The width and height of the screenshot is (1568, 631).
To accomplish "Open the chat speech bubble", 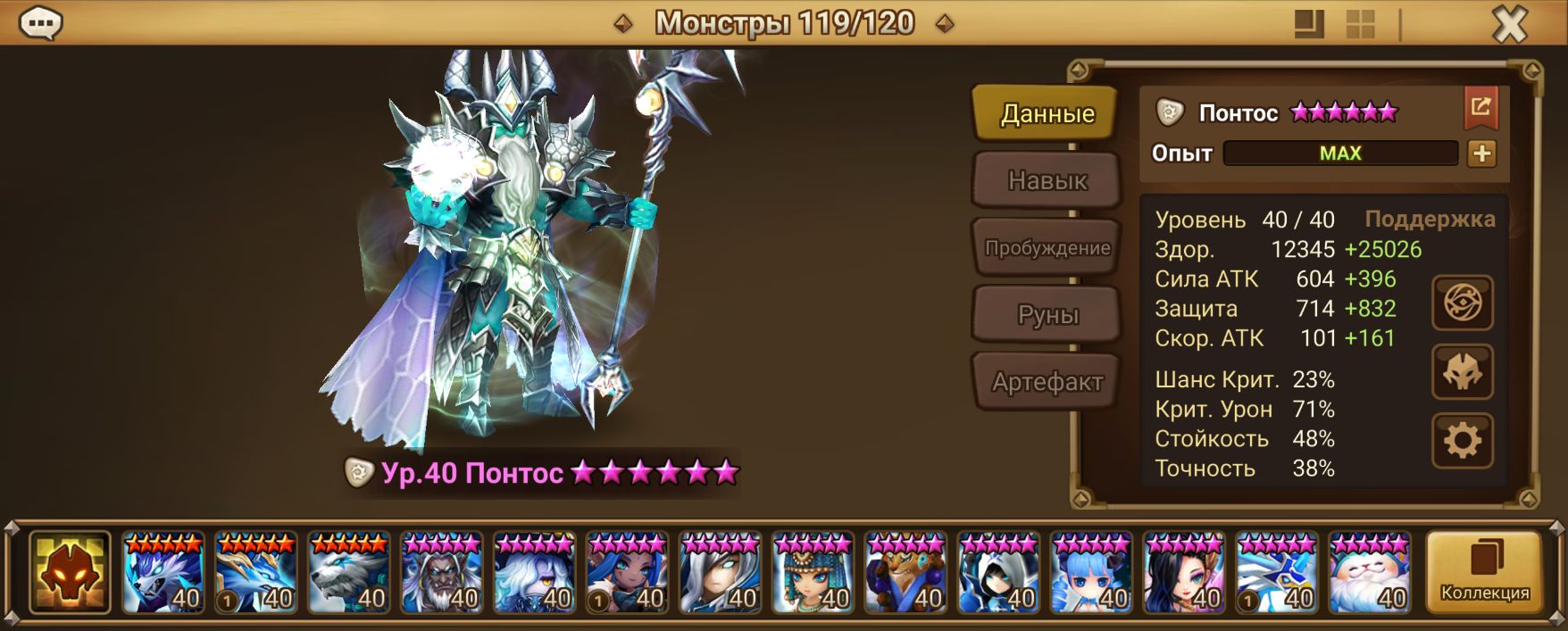I will point(40,23).
